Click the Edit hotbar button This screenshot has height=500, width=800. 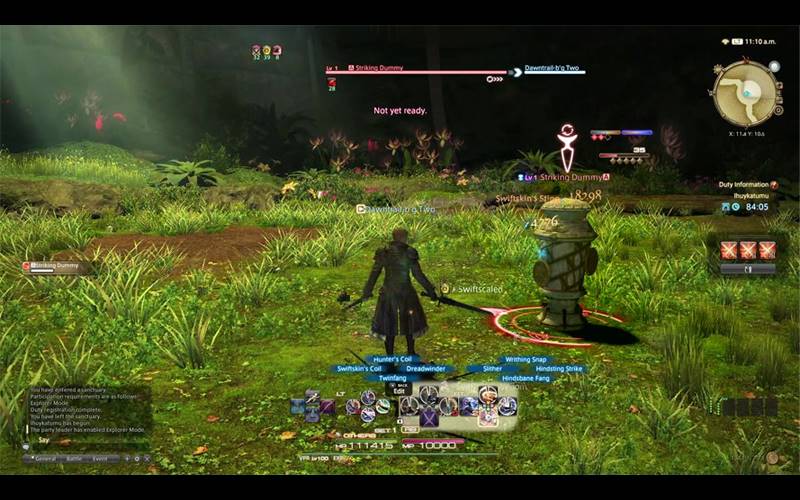[x=399, y=389]
